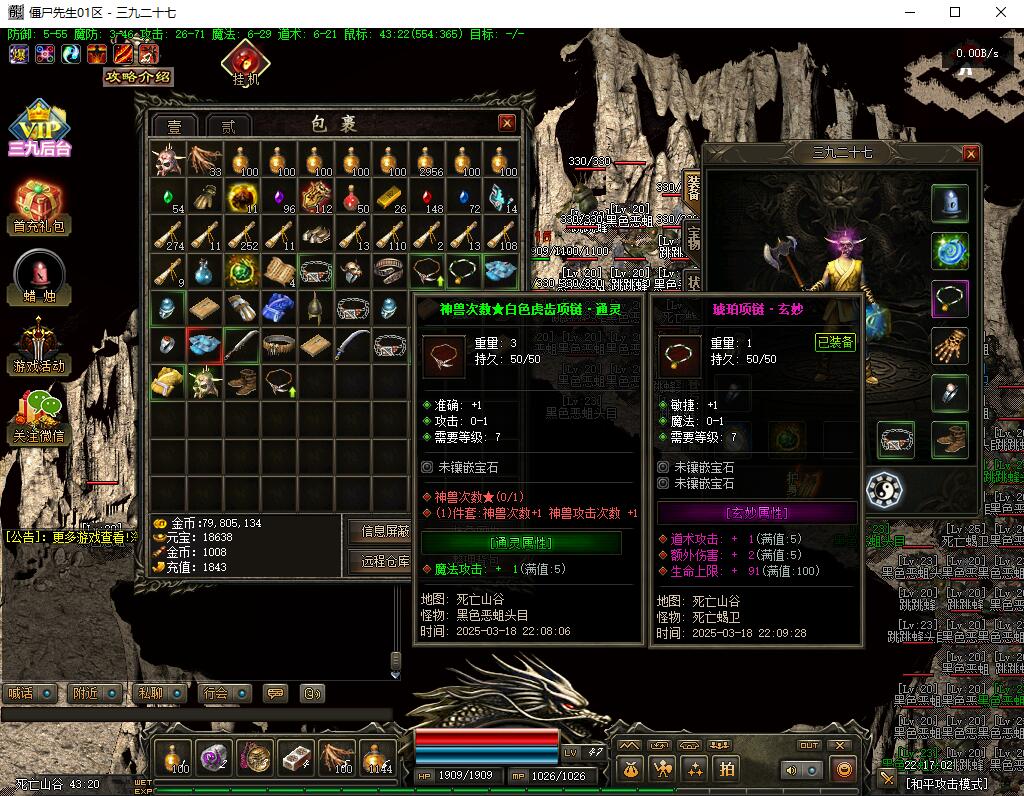The height and width of the screenshot is (796, 1024).
Task: Close the character equipment panel
Action: pos(970,154)
